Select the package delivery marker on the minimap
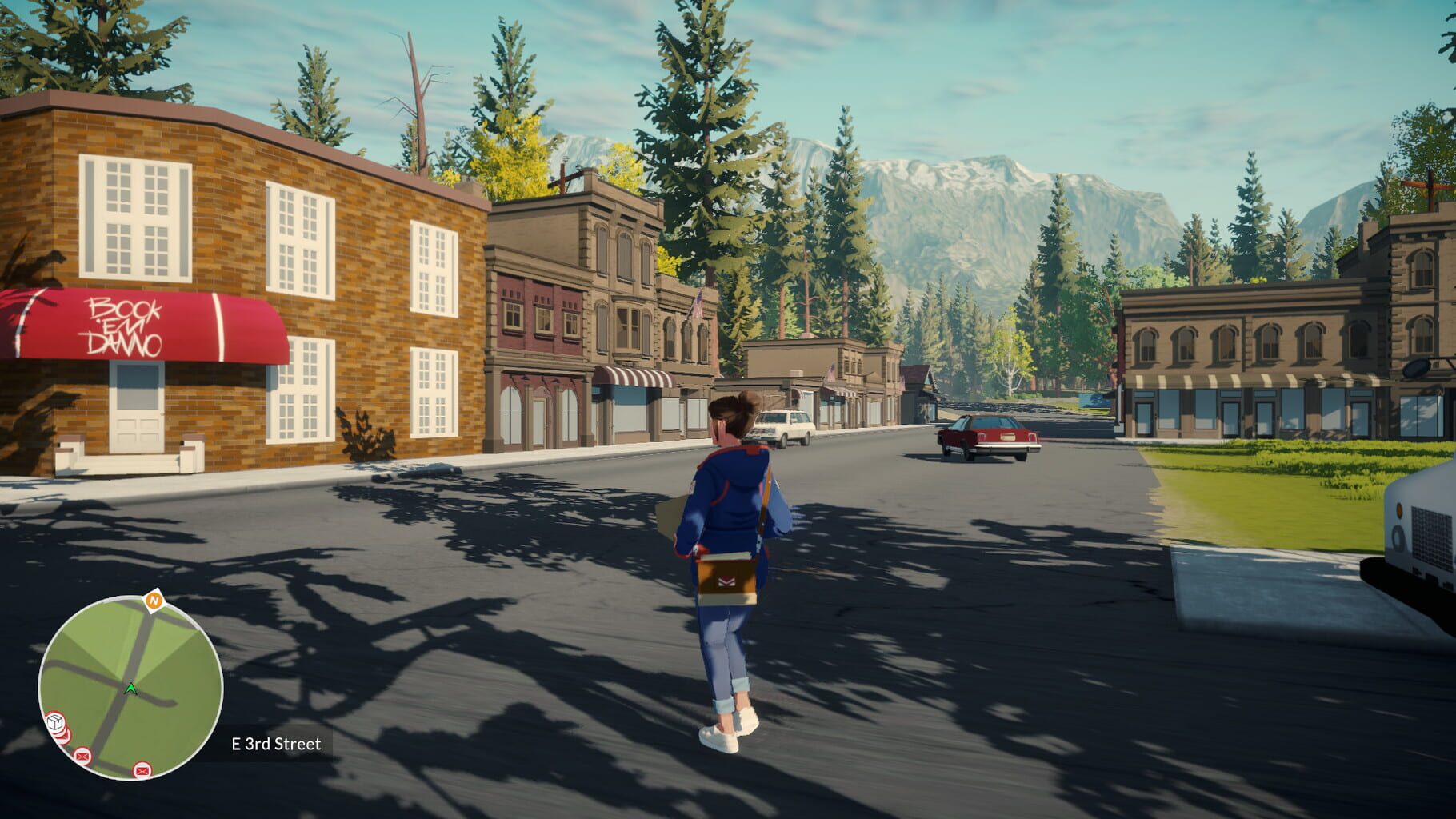Image resolution: width=1456 pixels, height=819 pixels. click(54, 721)
